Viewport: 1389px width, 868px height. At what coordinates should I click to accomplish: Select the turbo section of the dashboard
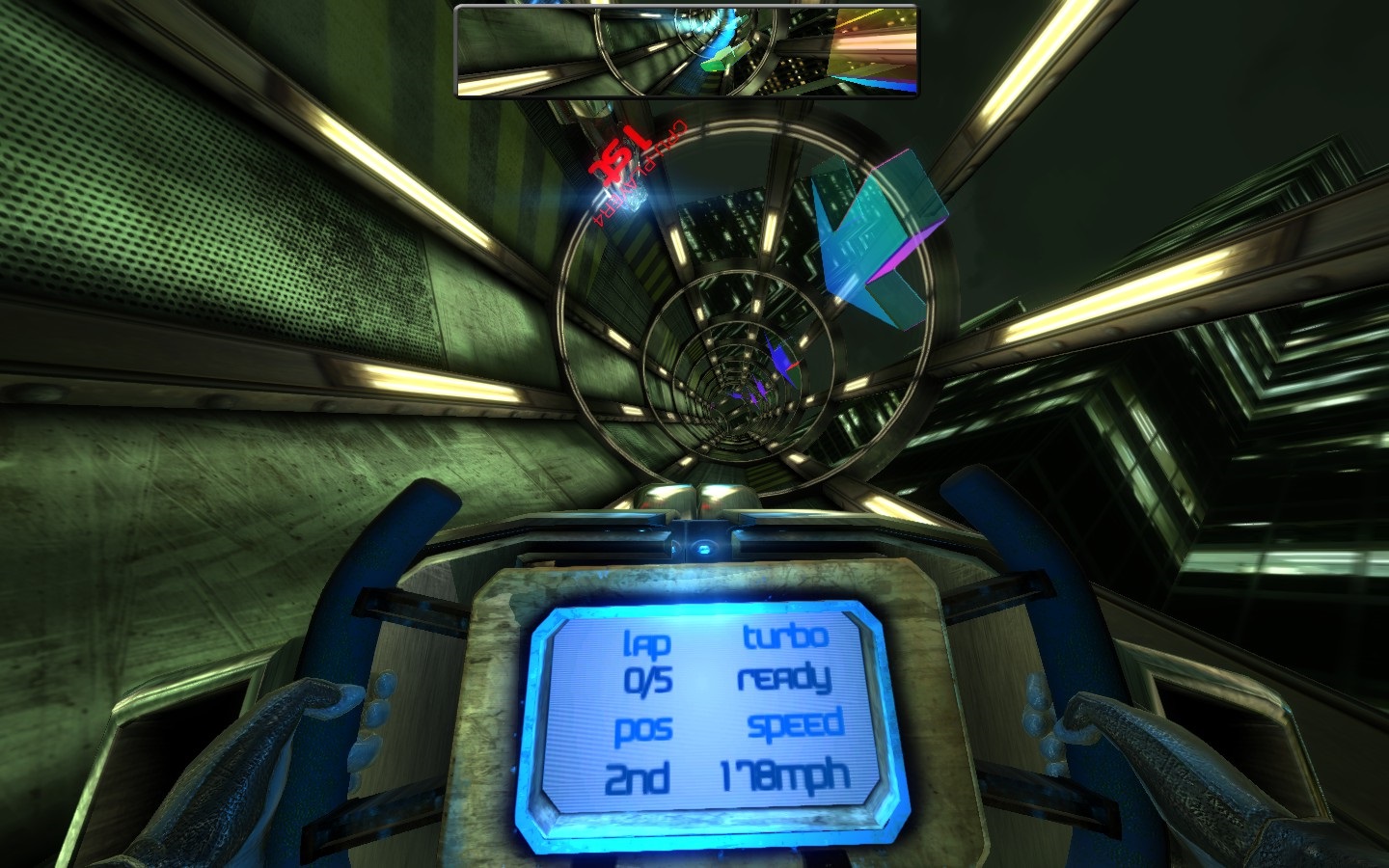click(783, 656)
